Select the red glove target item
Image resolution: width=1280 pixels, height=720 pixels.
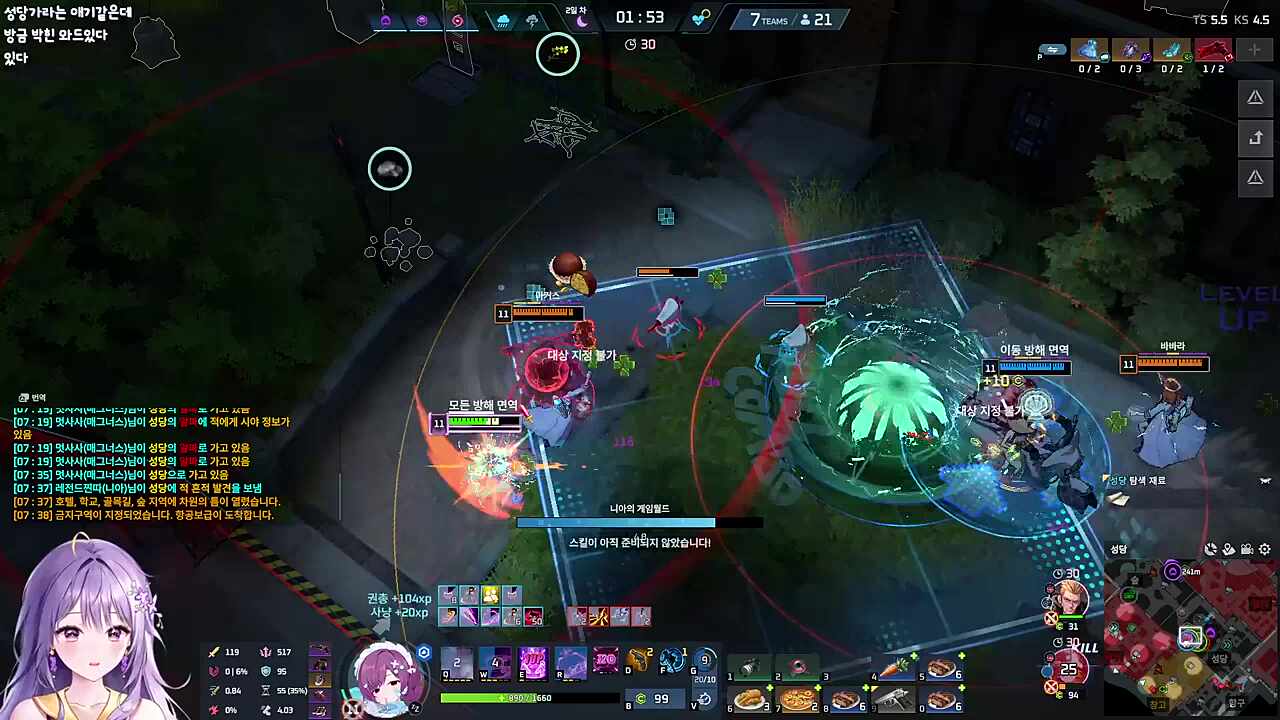(x=1213, y=50)
